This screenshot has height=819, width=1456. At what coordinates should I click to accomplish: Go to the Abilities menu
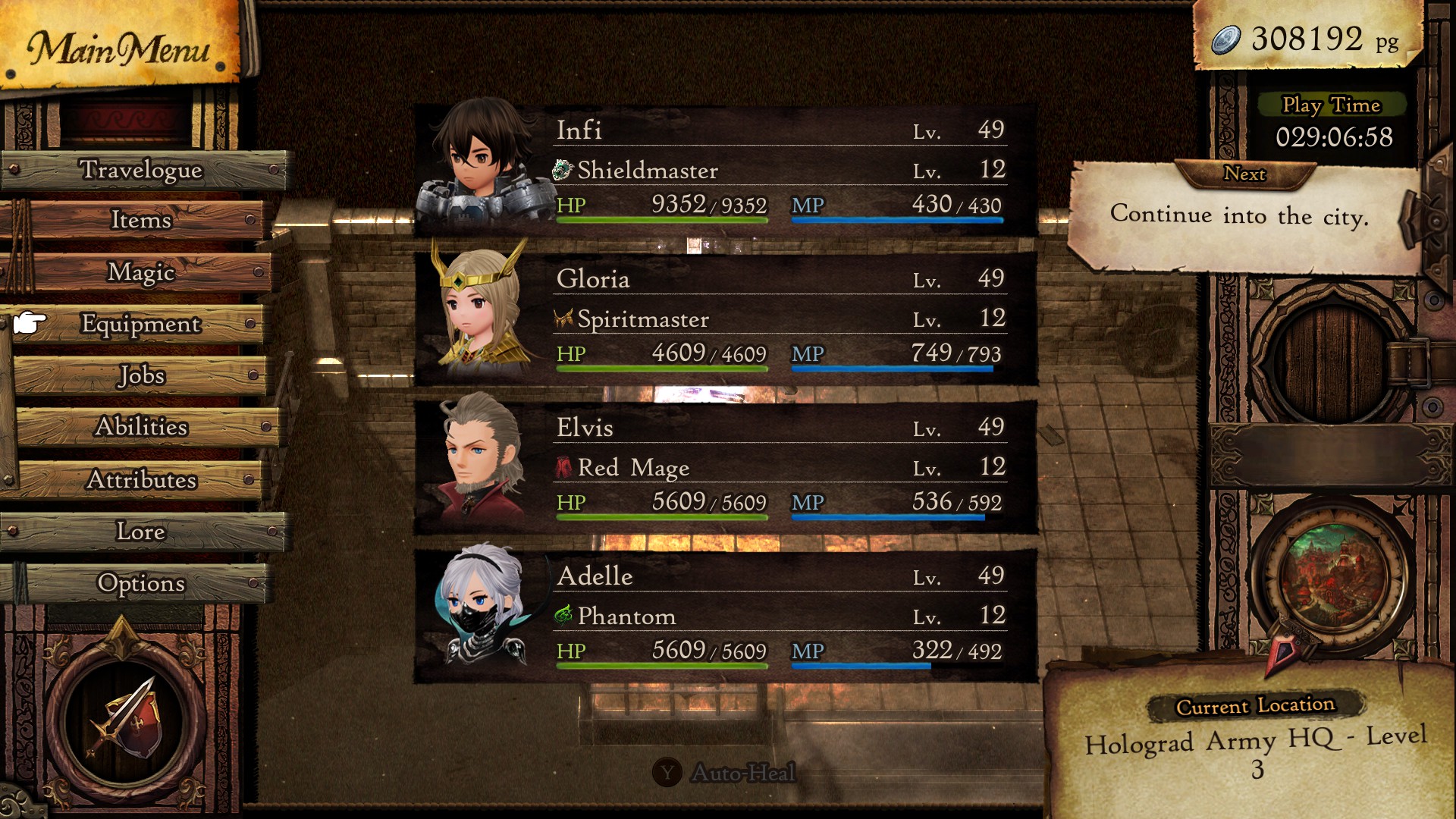click(141, 427)
